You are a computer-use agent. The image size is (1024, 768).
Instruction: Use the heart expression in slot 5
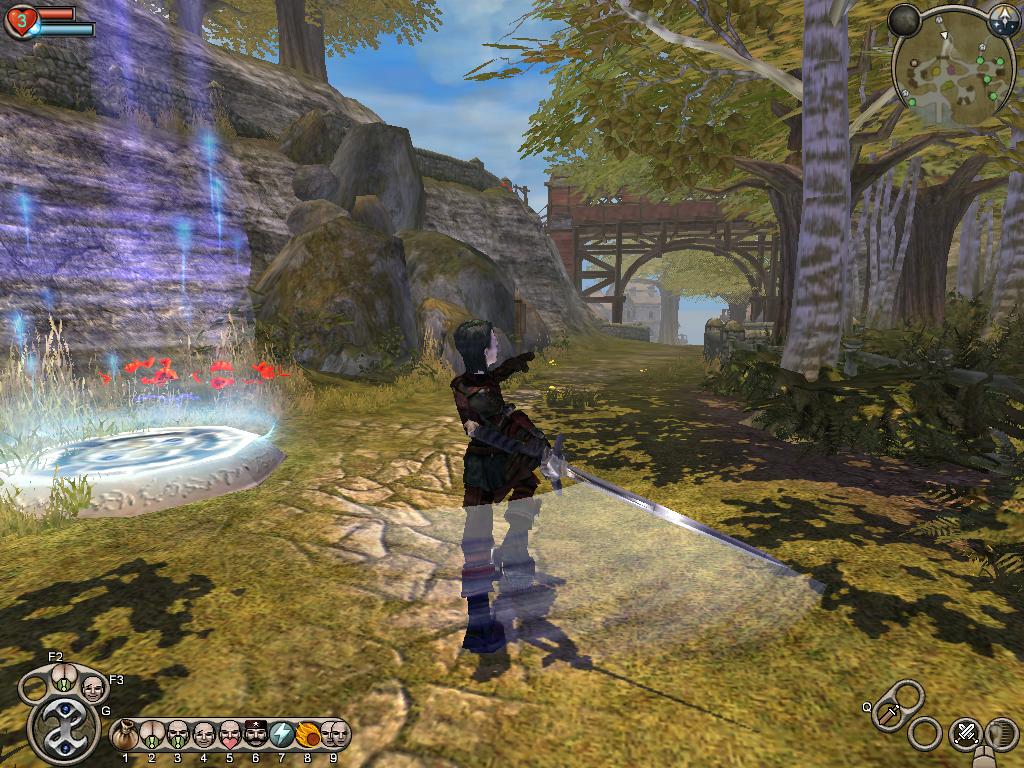(x=229, y=736)
